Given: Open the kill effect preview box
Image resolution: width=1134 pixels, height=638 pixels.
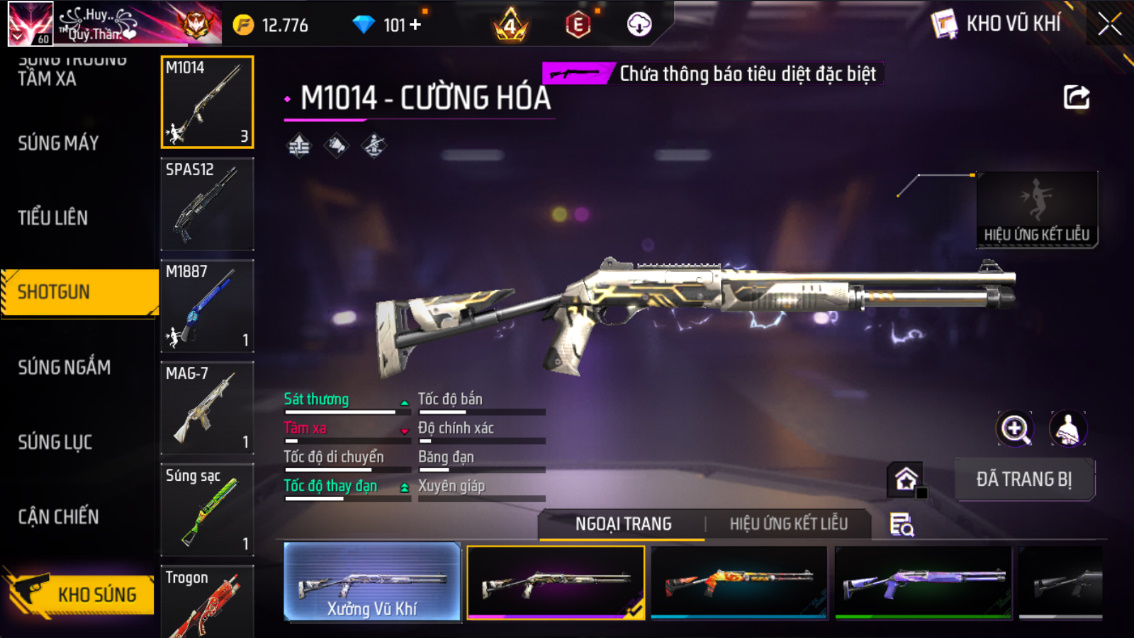Looking at the screenshot, I should pos(1036,210).
